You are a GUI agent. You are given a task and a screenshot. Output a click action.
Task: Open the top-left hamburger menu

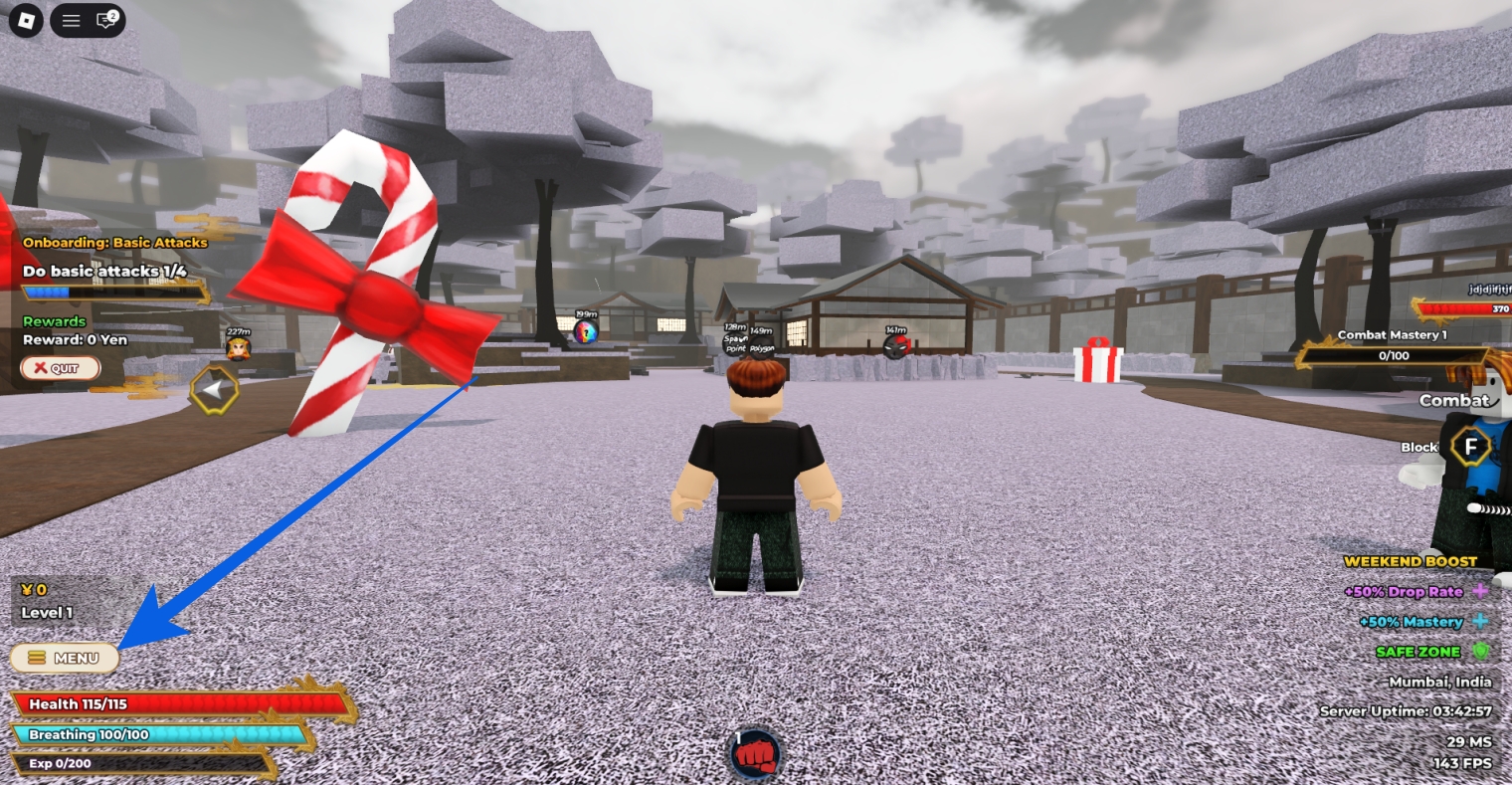tap(69, 20)
